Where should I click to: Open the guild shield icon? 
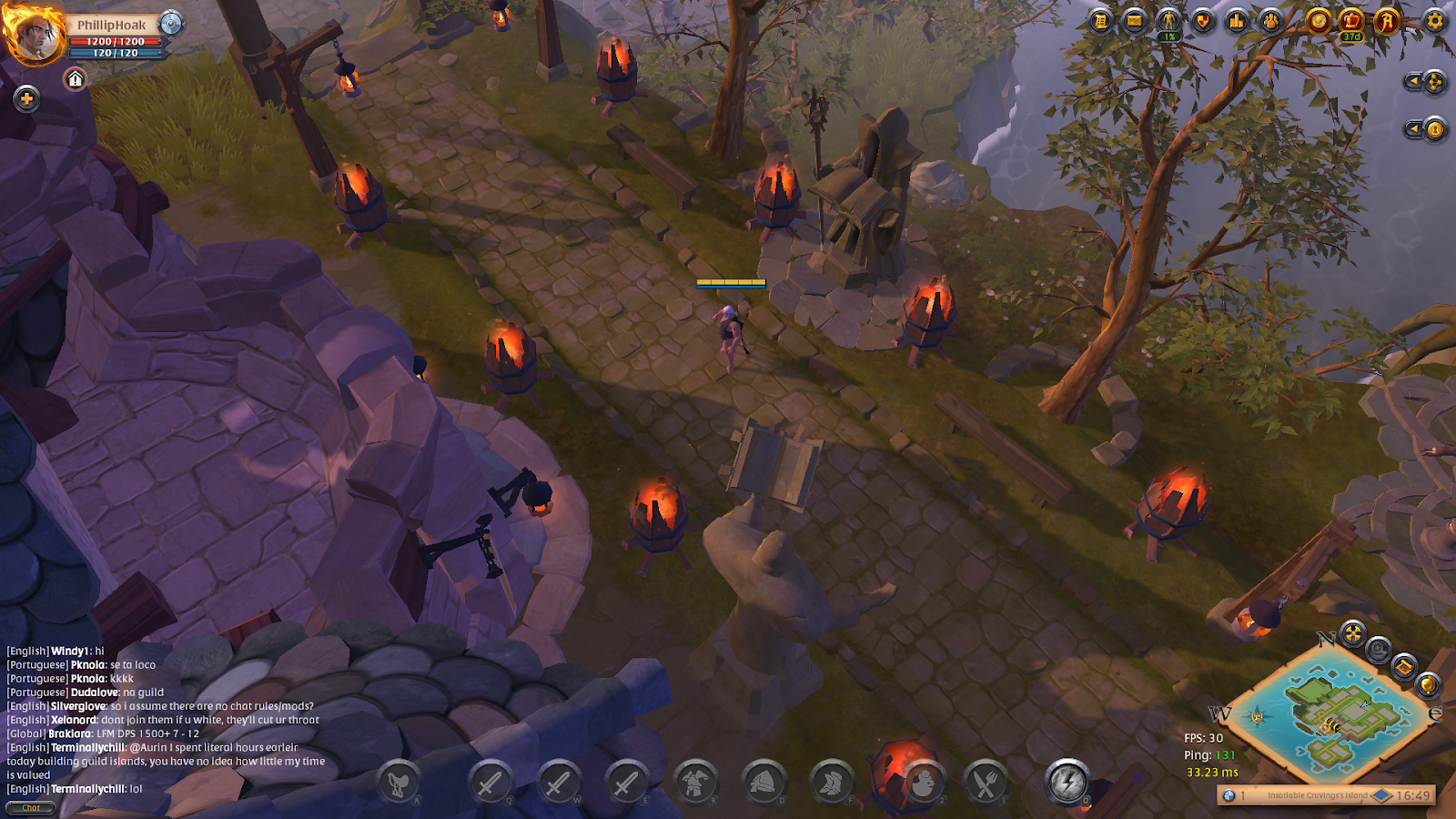coord(1203,20)
